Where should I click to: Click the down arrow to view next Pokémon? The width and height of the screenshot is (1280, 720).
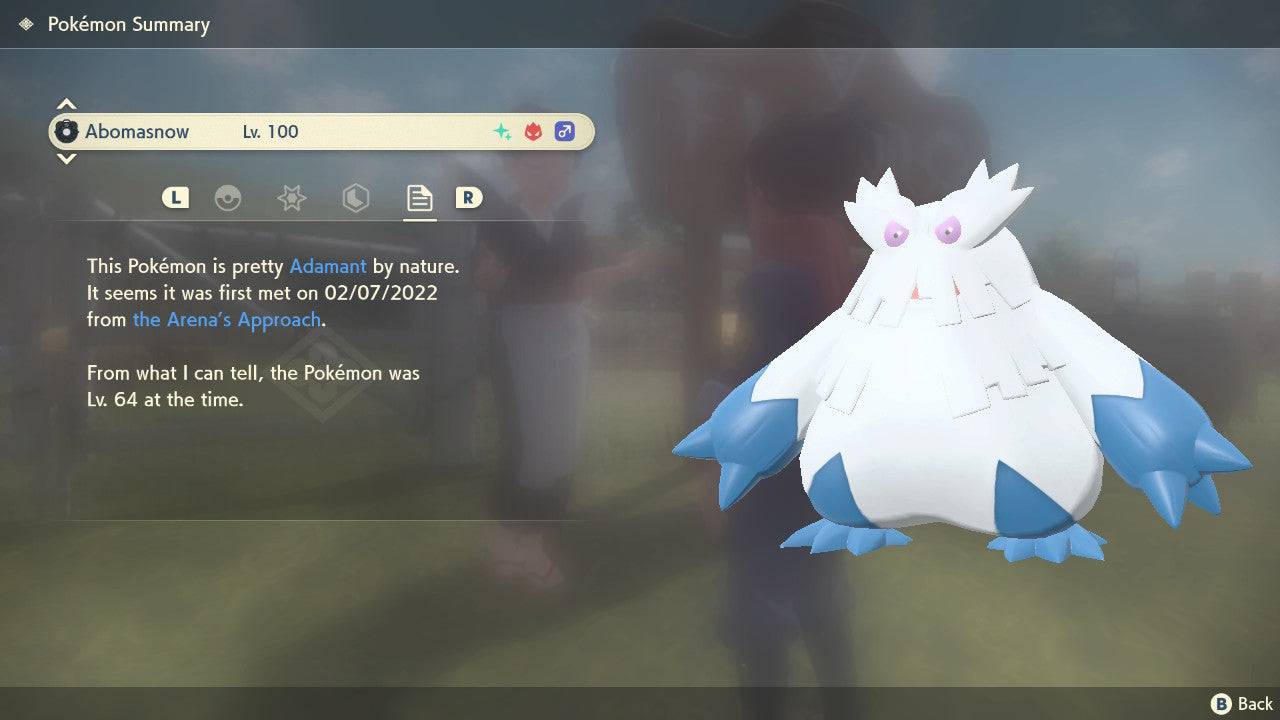(66, 159)
